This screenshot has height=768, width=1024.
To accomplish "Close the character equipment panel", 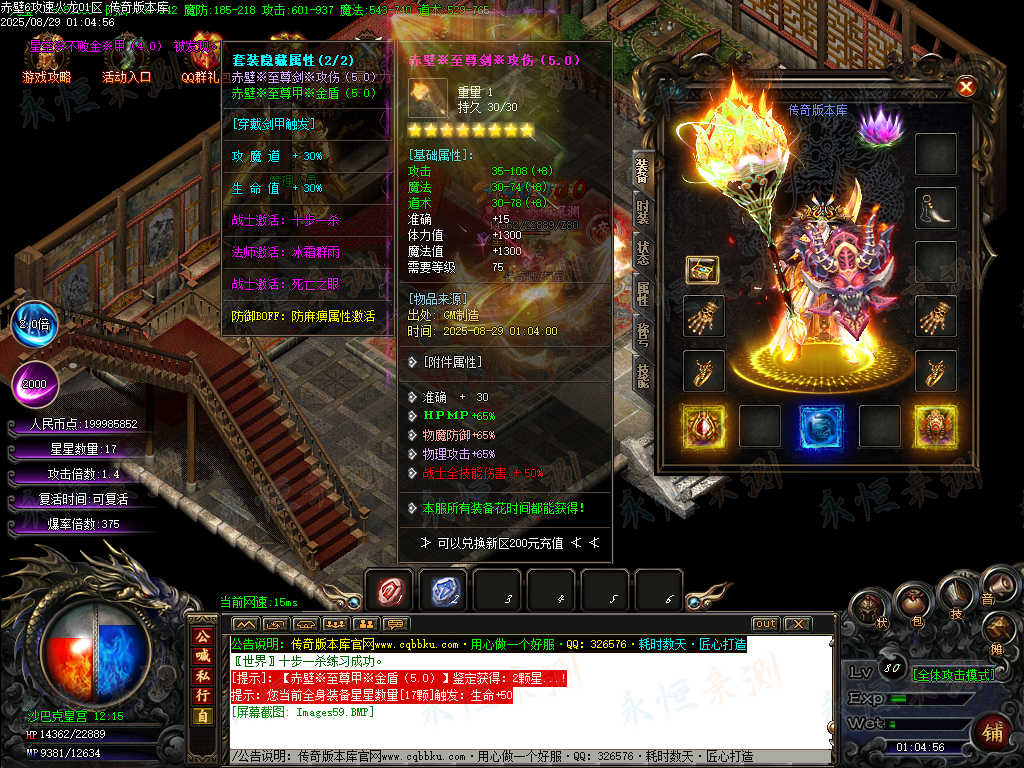I will [966, 87].
